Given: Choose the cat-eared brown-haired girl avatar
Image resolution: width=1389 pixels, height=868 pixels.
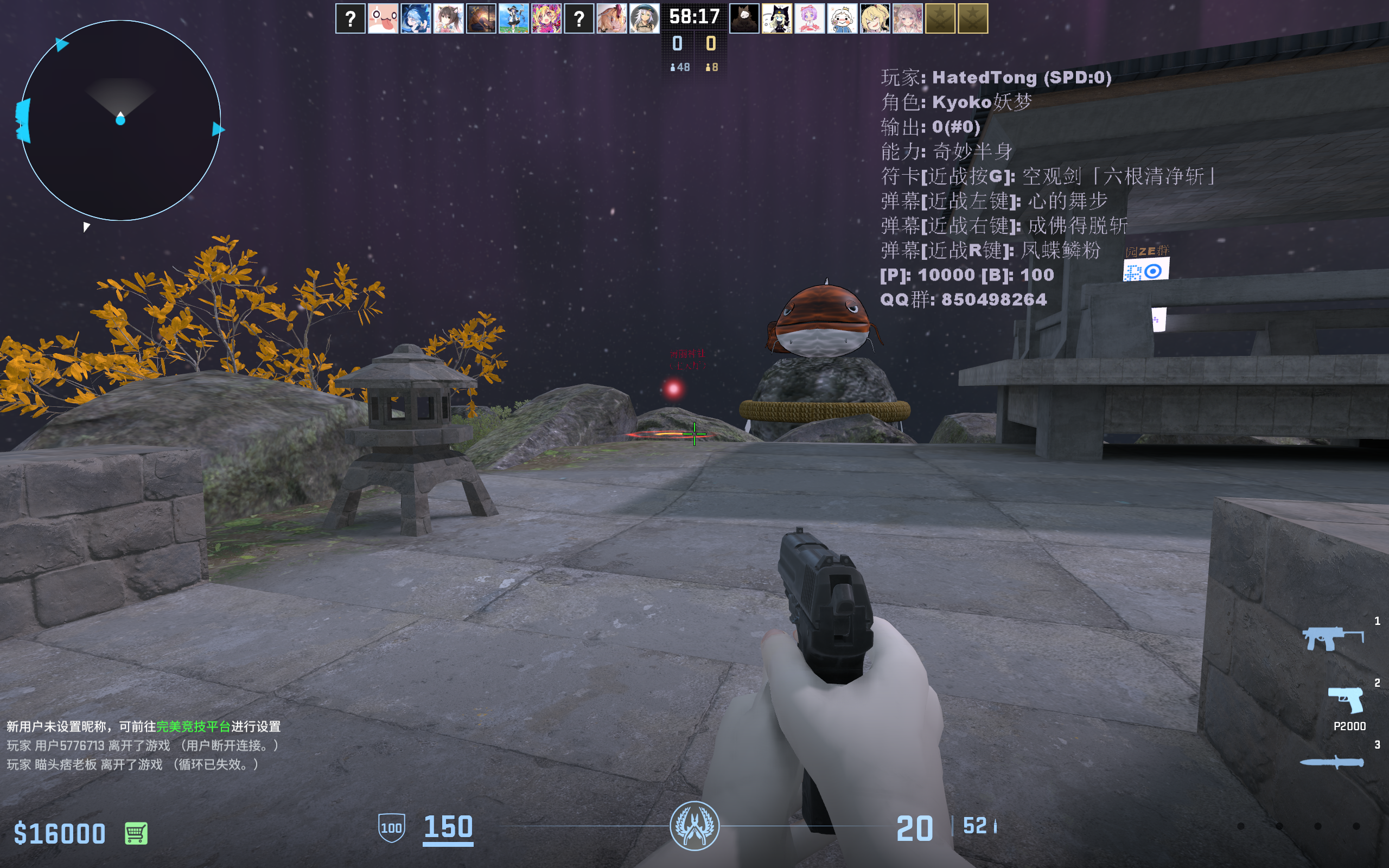Looking at the screenshot, I should tap(448, 19).
